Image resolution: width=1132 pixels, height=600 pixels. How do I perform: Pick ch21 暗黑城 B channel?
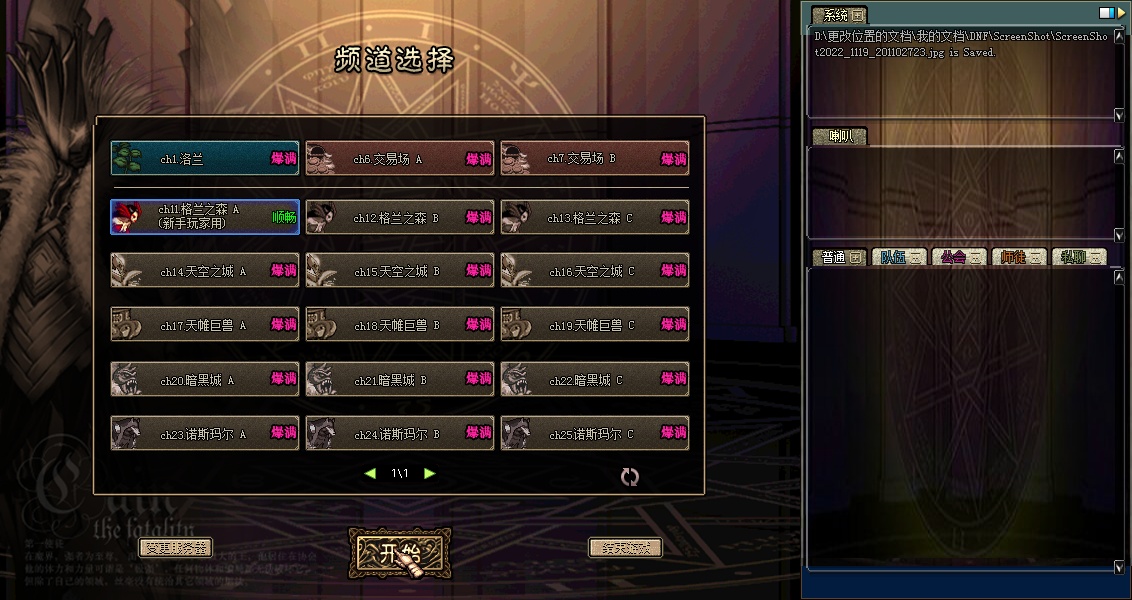tap(400, 380)
